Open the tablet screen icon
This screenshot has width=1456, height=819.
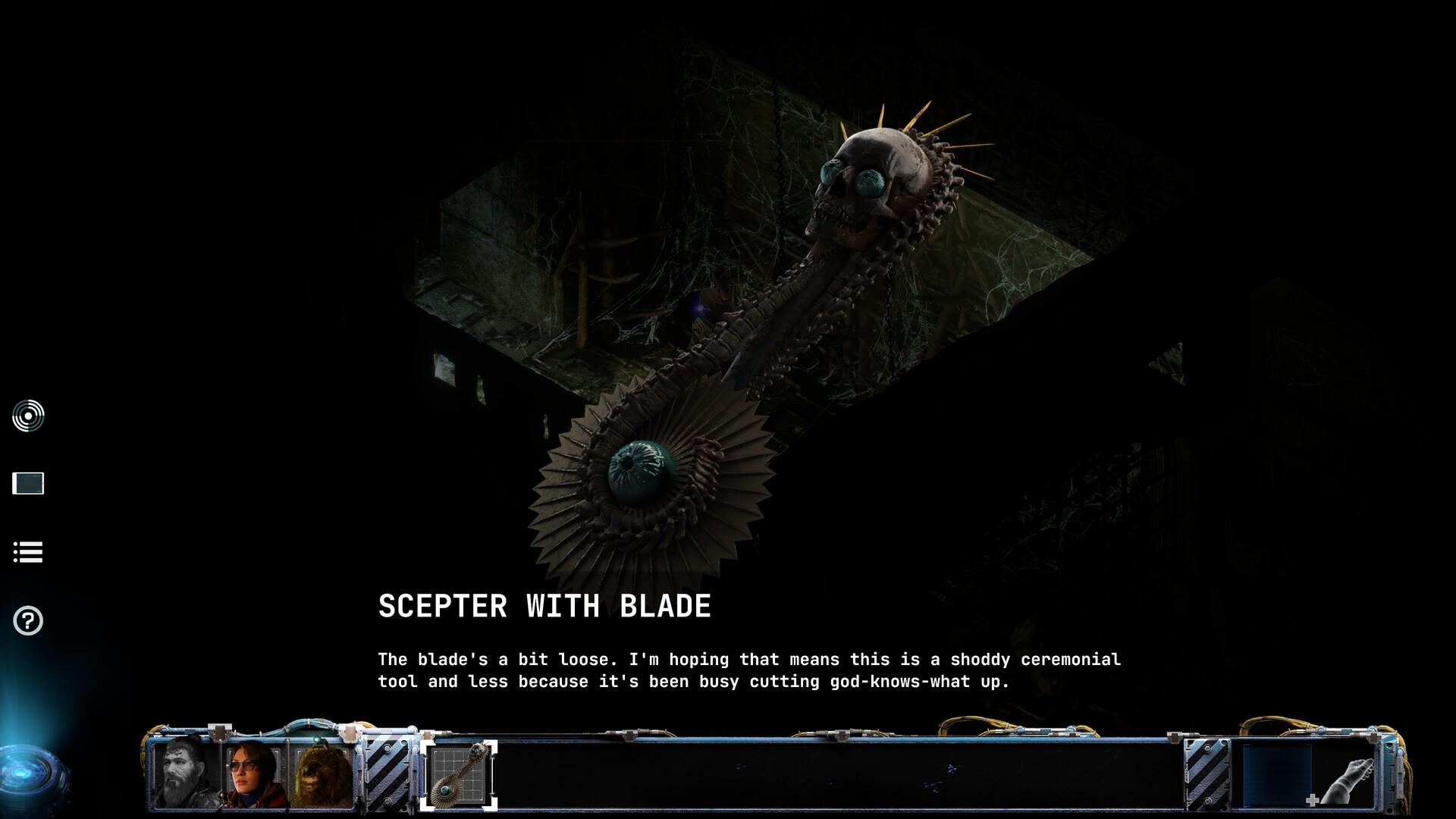click(28, 483)
